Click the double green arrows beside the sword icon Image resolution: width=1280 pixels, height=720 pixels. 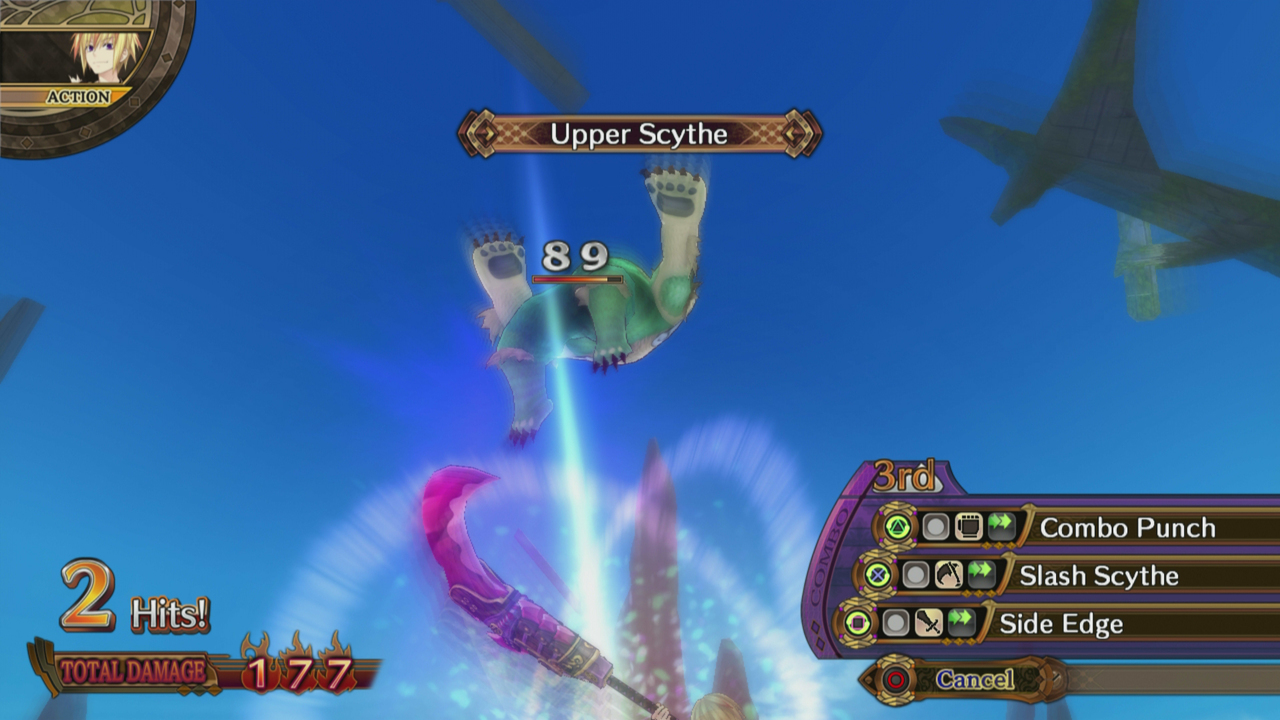959,620
